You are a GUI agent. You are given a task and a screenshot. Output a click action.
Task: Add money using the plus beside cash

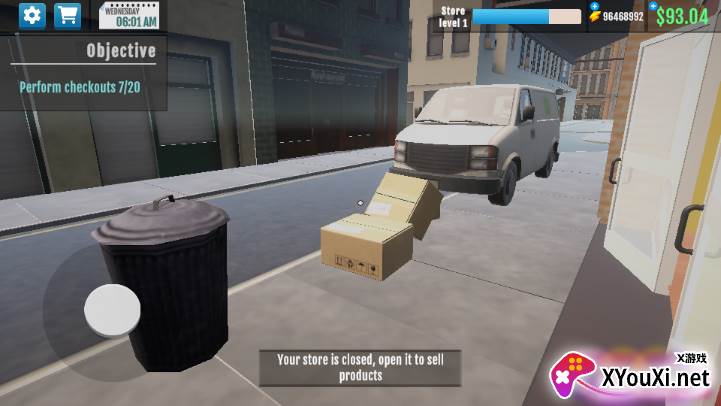coord(651,5)
